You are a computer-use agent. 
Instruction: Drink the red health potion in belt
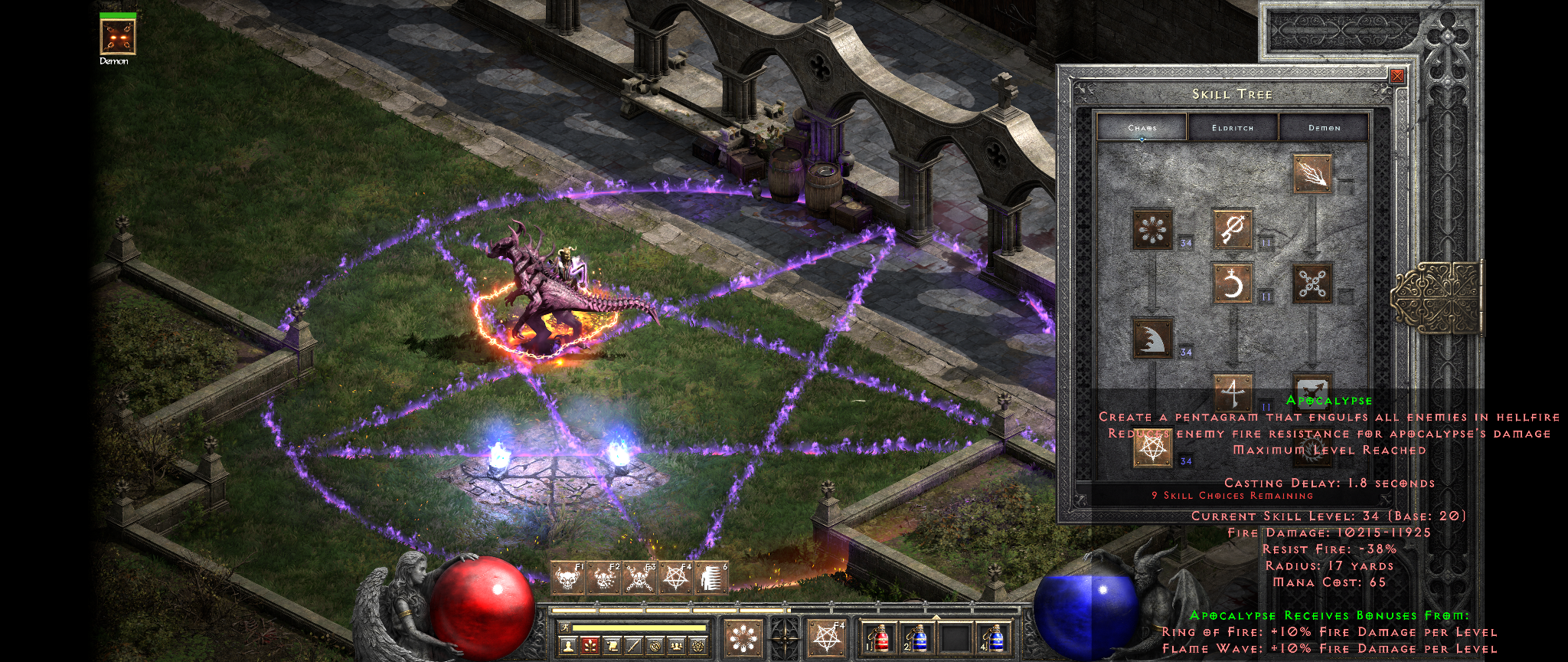click(x=880, y=637)
